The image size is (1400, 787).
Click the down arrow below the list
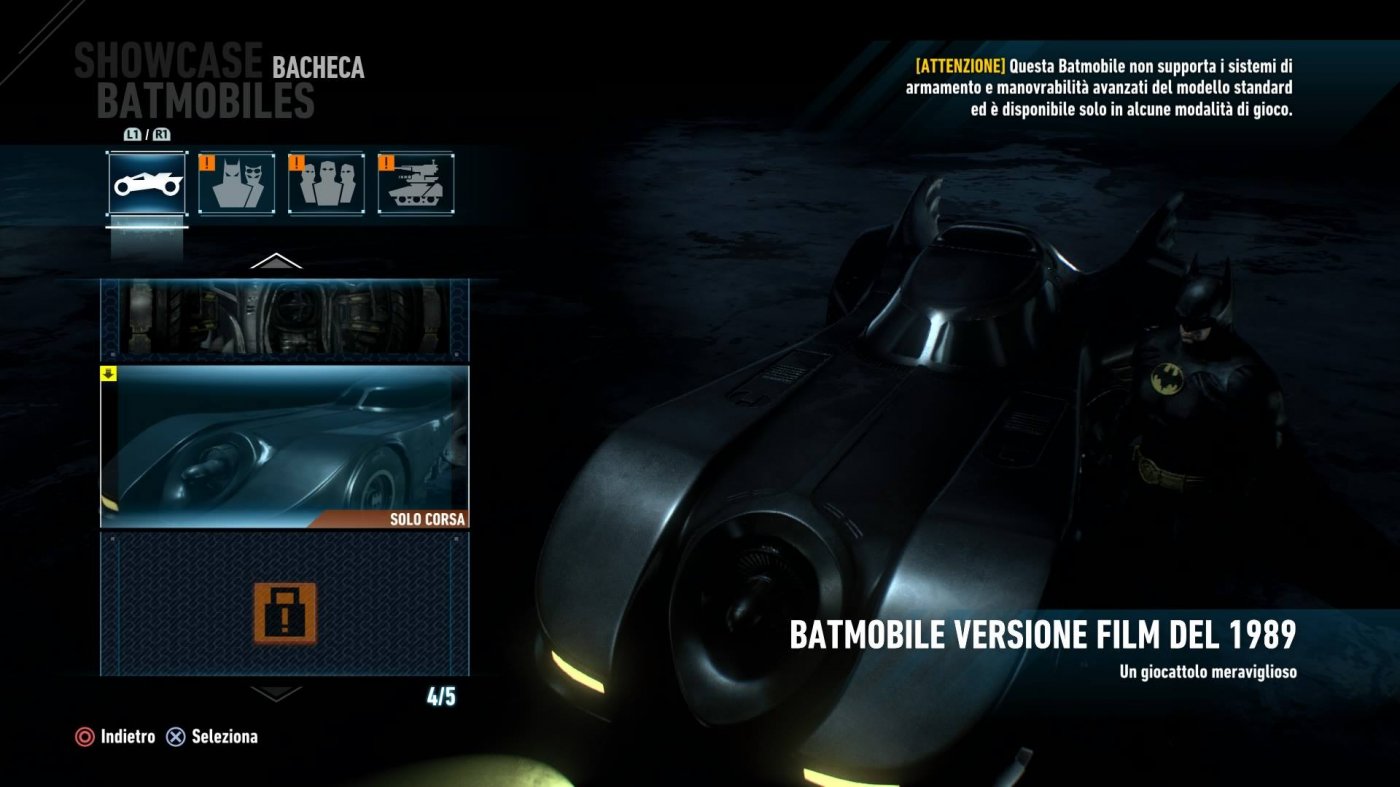coord(276,692)
